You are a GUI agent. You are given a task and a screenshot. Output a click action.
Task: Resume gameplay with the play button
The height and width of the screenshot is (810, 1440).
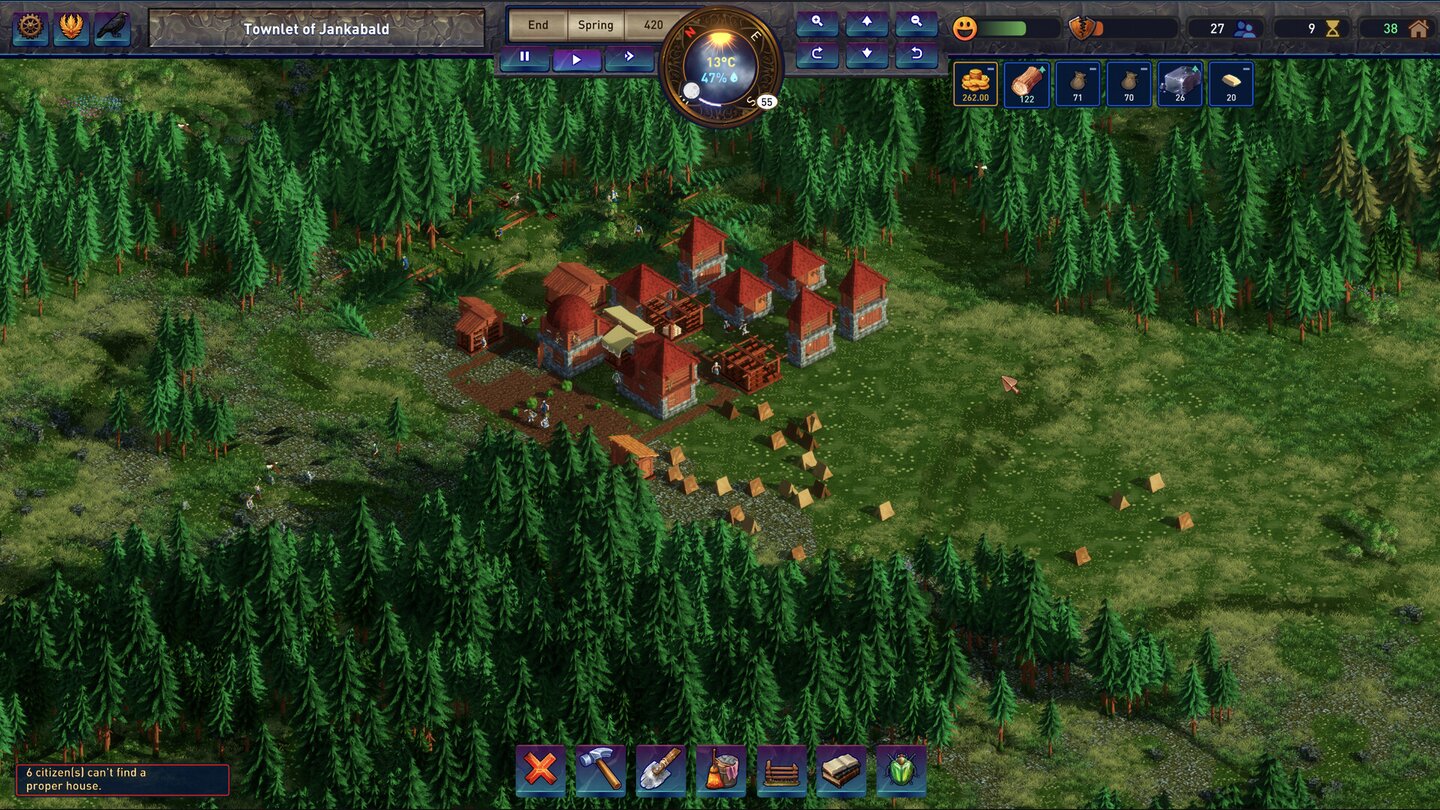(x=577, y=57)
